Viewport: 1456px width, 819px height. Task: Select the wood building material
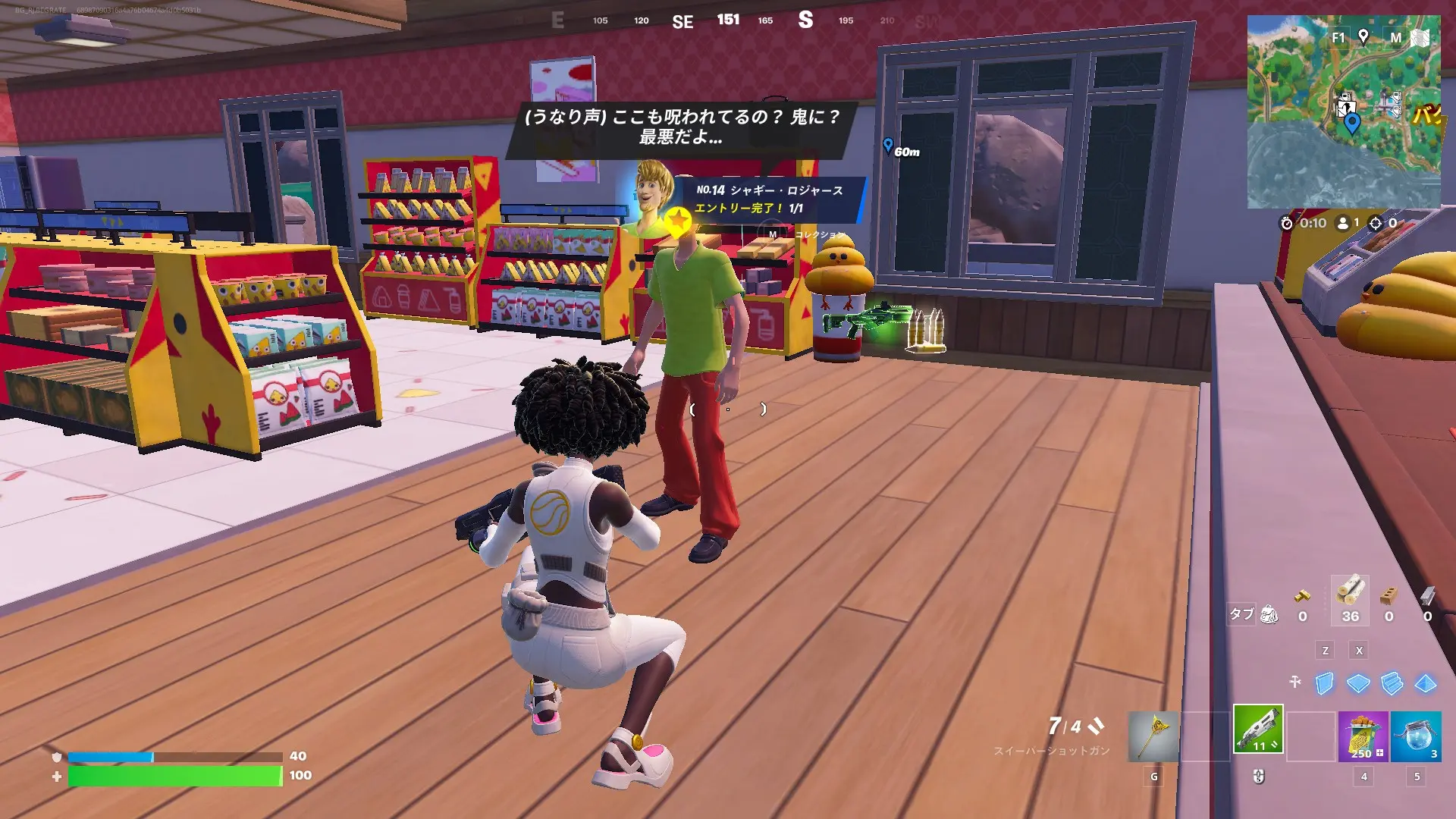click(1350, 593)
